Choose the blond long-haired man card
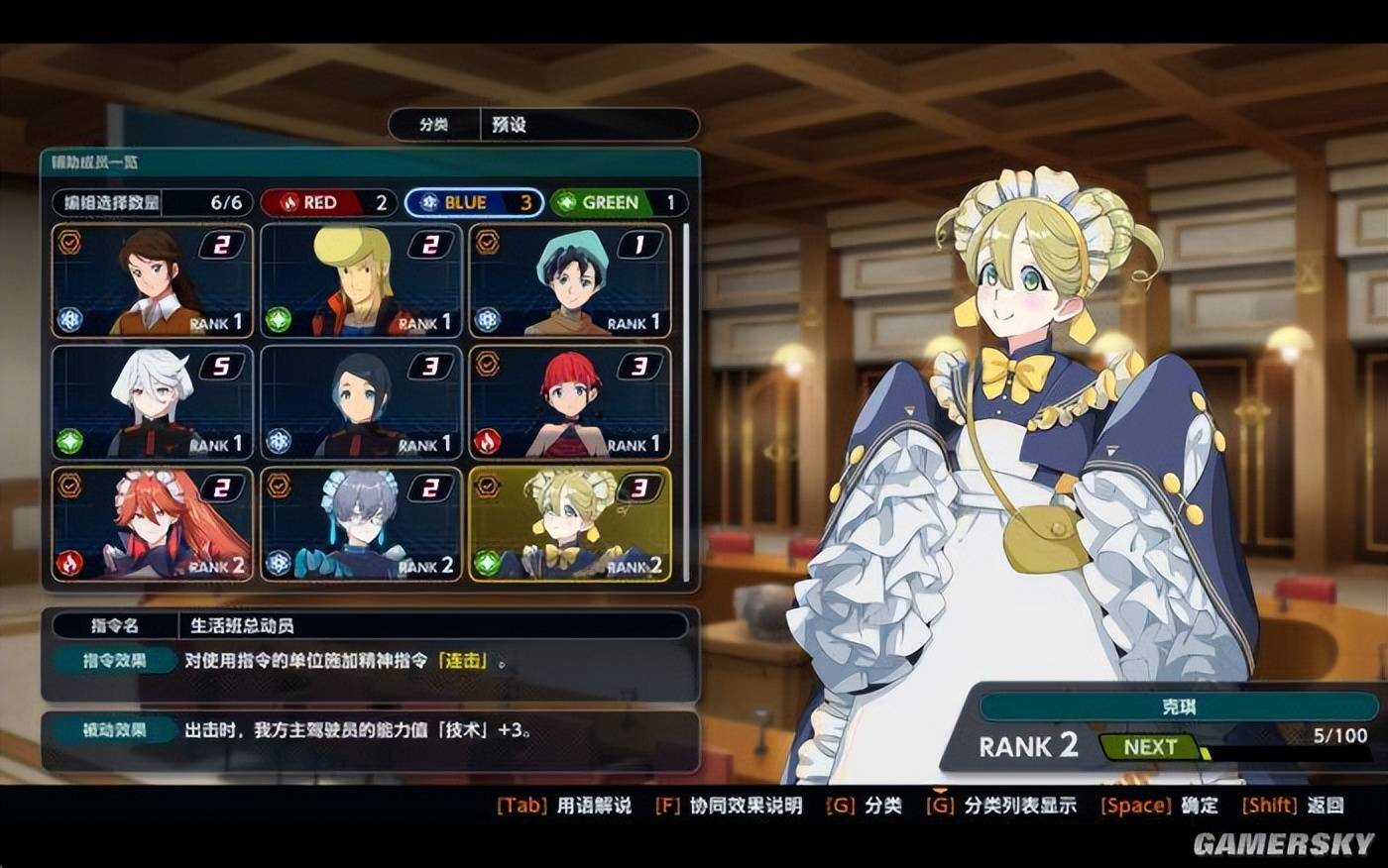 coord(361,280)
